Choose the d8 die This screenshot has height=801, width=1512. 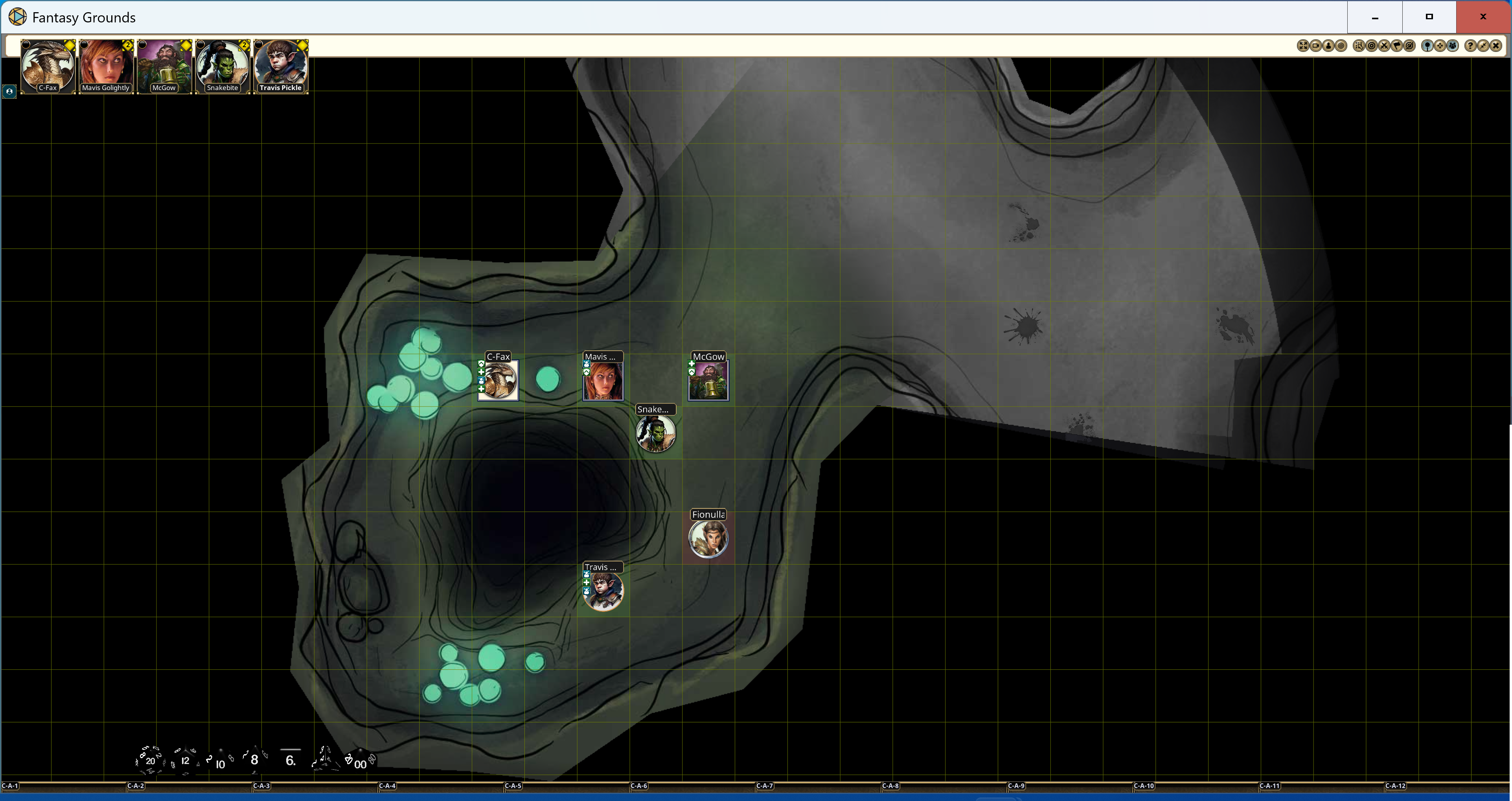tap(254, 759)
